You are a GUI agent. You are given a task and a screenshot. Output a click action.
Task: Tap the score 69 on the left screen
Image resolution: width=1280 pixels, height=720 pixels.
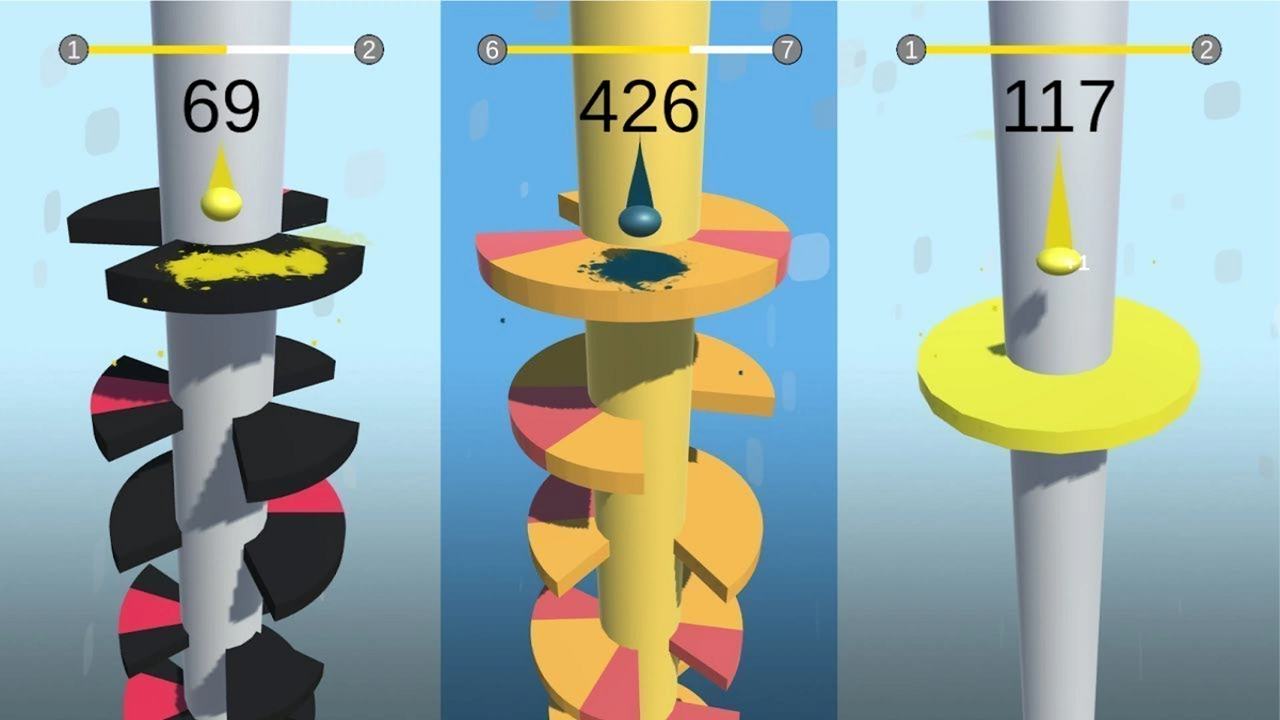(x=222, y=103)
